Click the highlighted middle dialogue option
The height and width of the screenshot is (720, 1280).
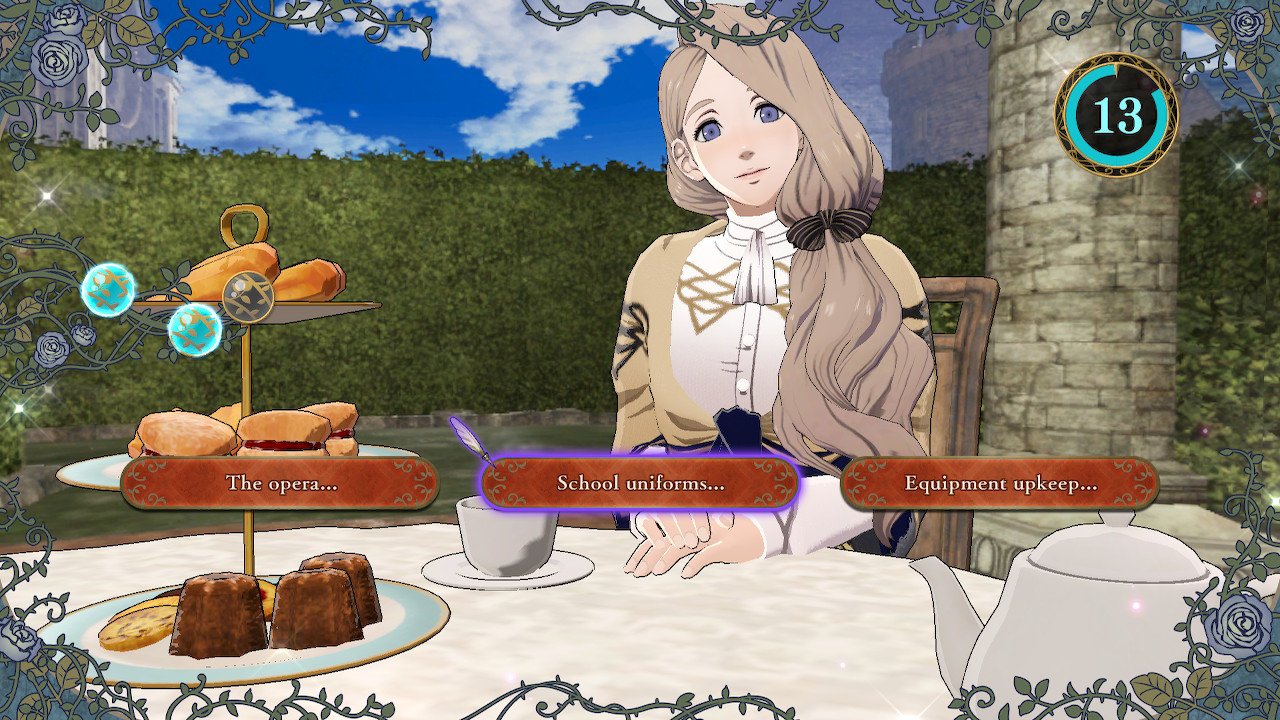click(x=640, y=485)
